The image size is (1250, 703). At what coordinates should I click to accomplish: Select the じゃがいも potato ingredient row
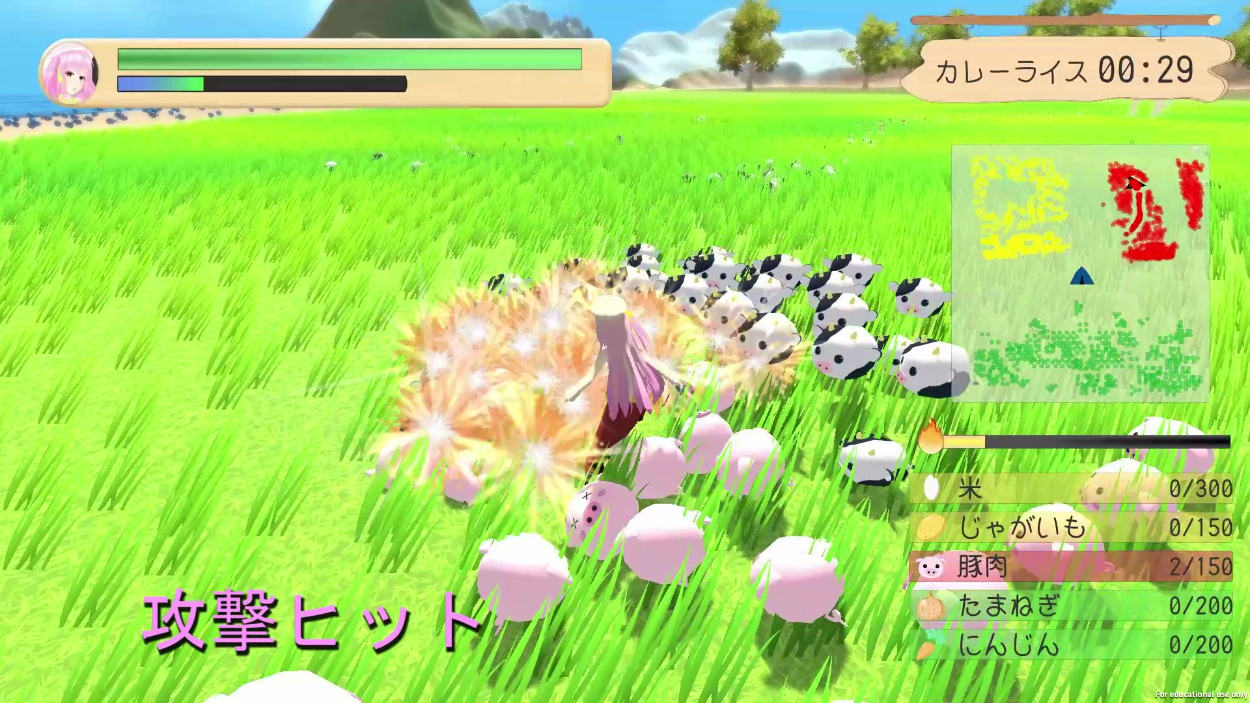[x=1072, y=528]
